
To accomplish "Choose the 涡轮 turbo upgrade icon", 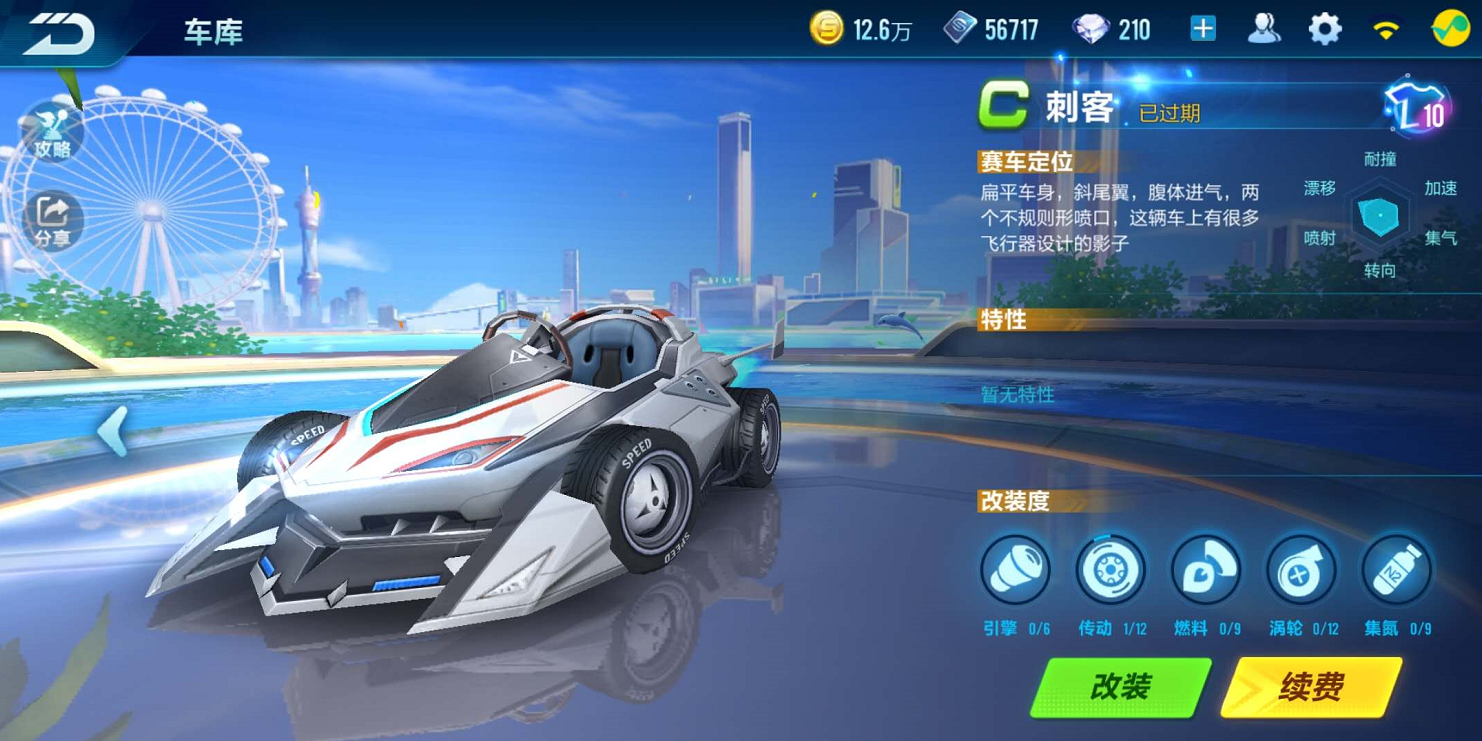I will pos(1300,571).
